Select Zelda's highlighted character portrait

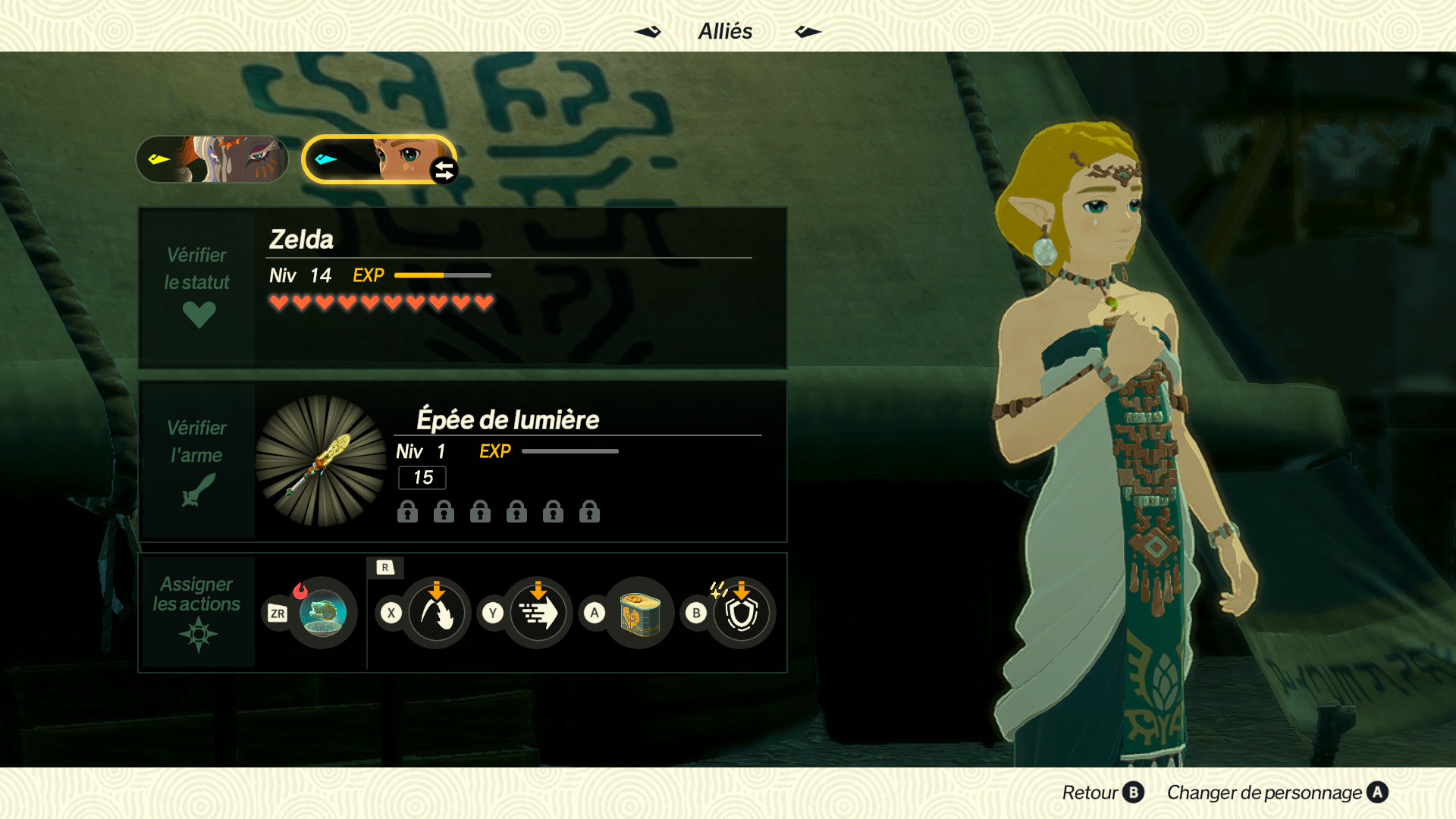[x=378, y=159]
